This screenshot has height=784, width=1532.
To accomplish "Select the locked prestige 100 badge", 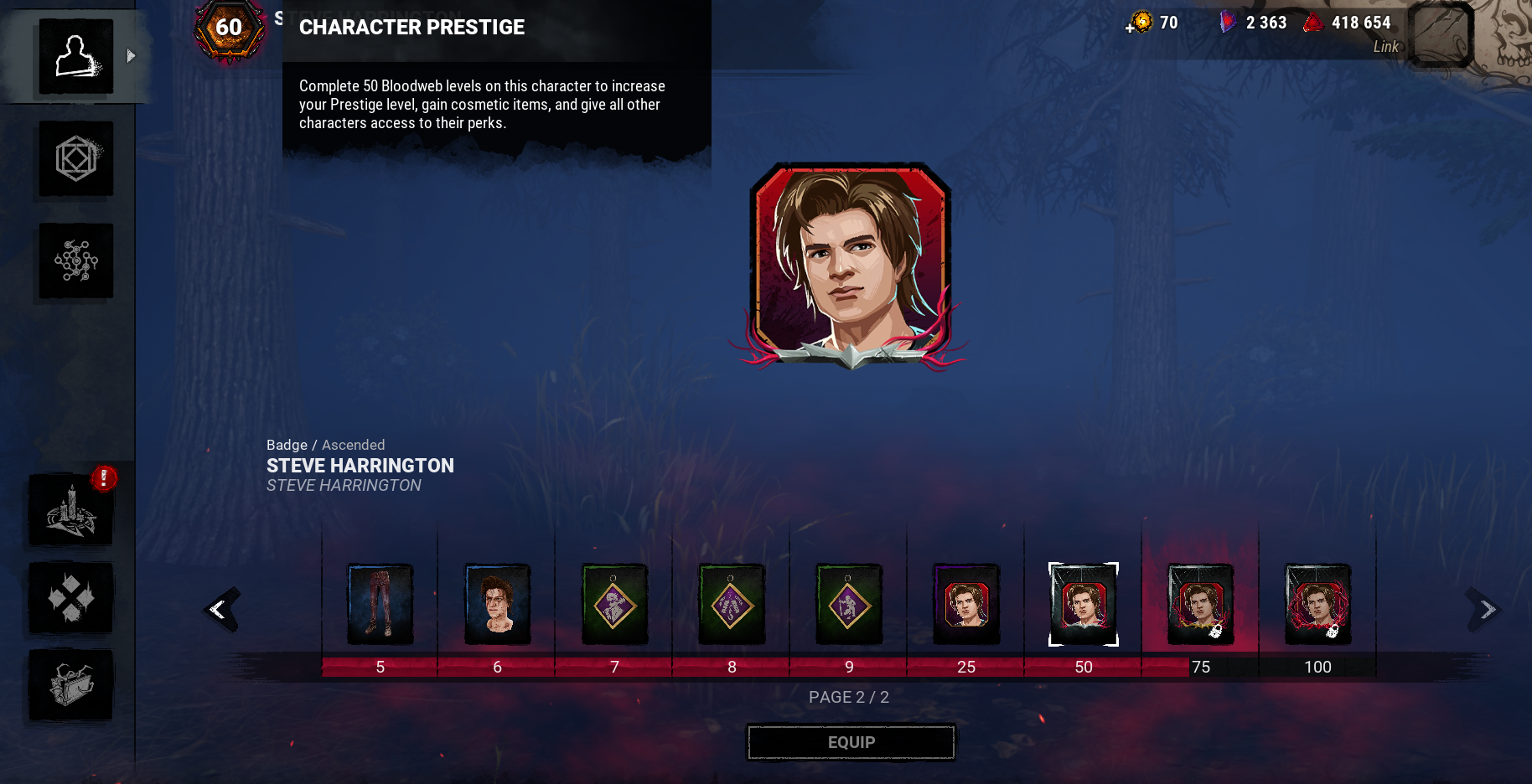I will (1317, 605).
